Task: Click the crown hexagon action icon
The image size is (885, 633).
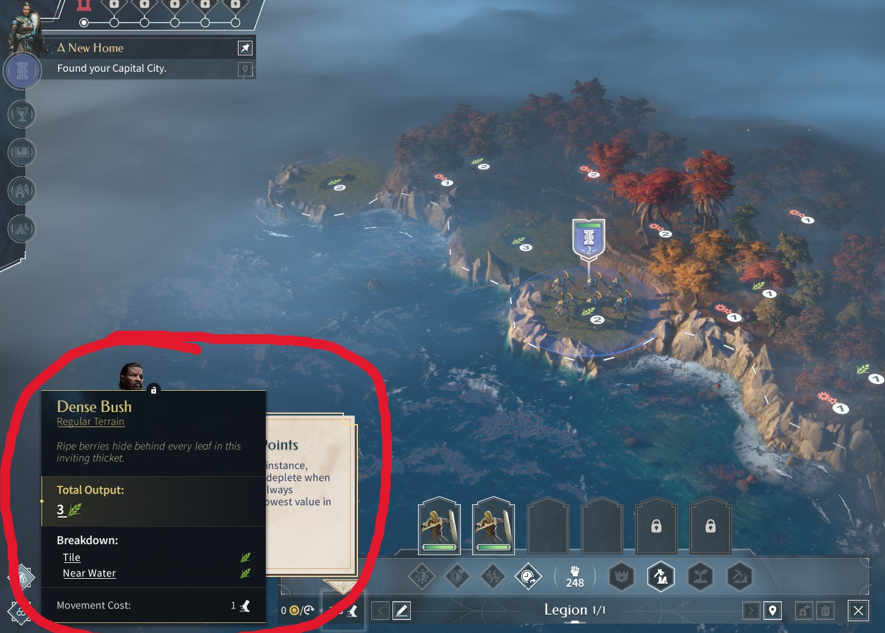Action: pos(621,576)
